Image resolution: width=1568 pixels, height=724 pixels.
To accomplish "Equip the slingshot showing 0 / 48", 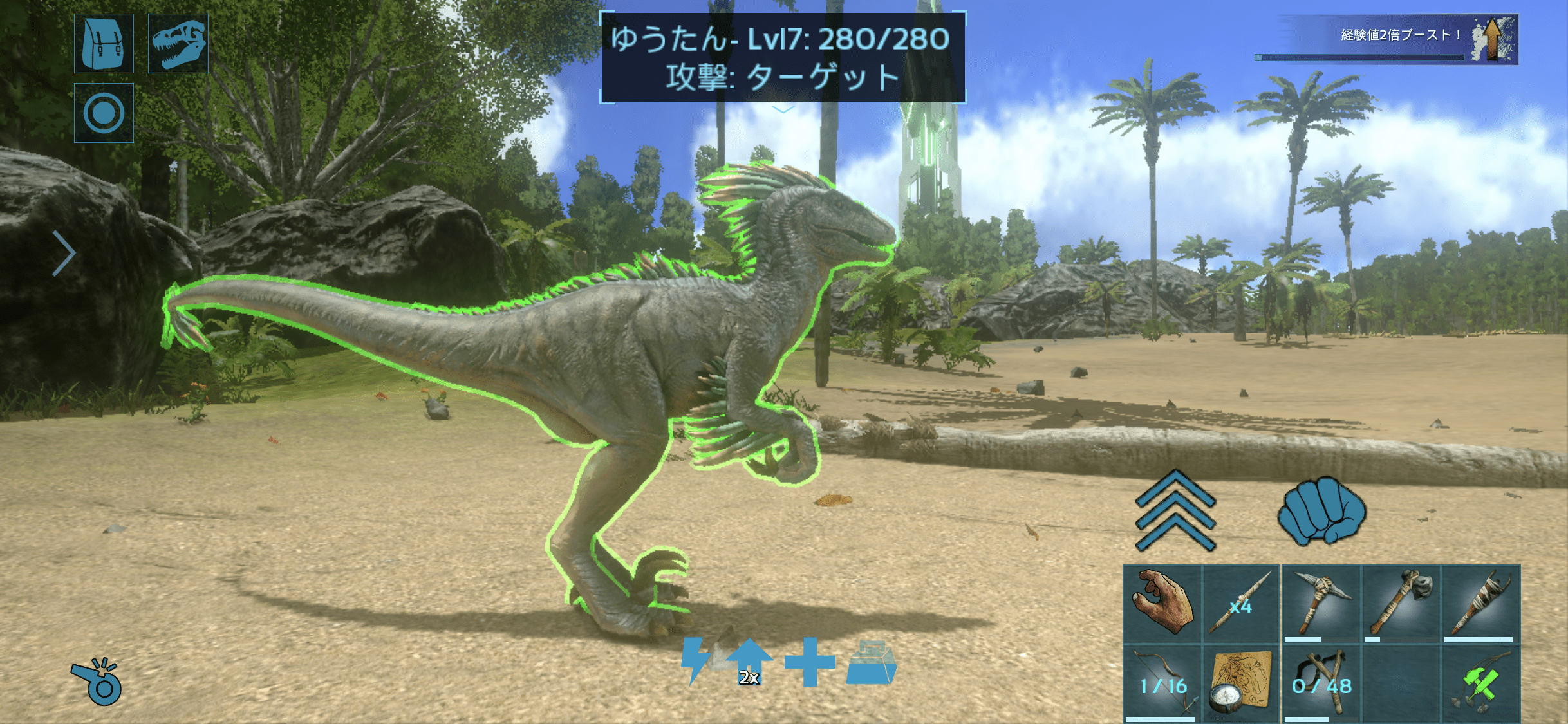I will click(x=1321, y=684).
